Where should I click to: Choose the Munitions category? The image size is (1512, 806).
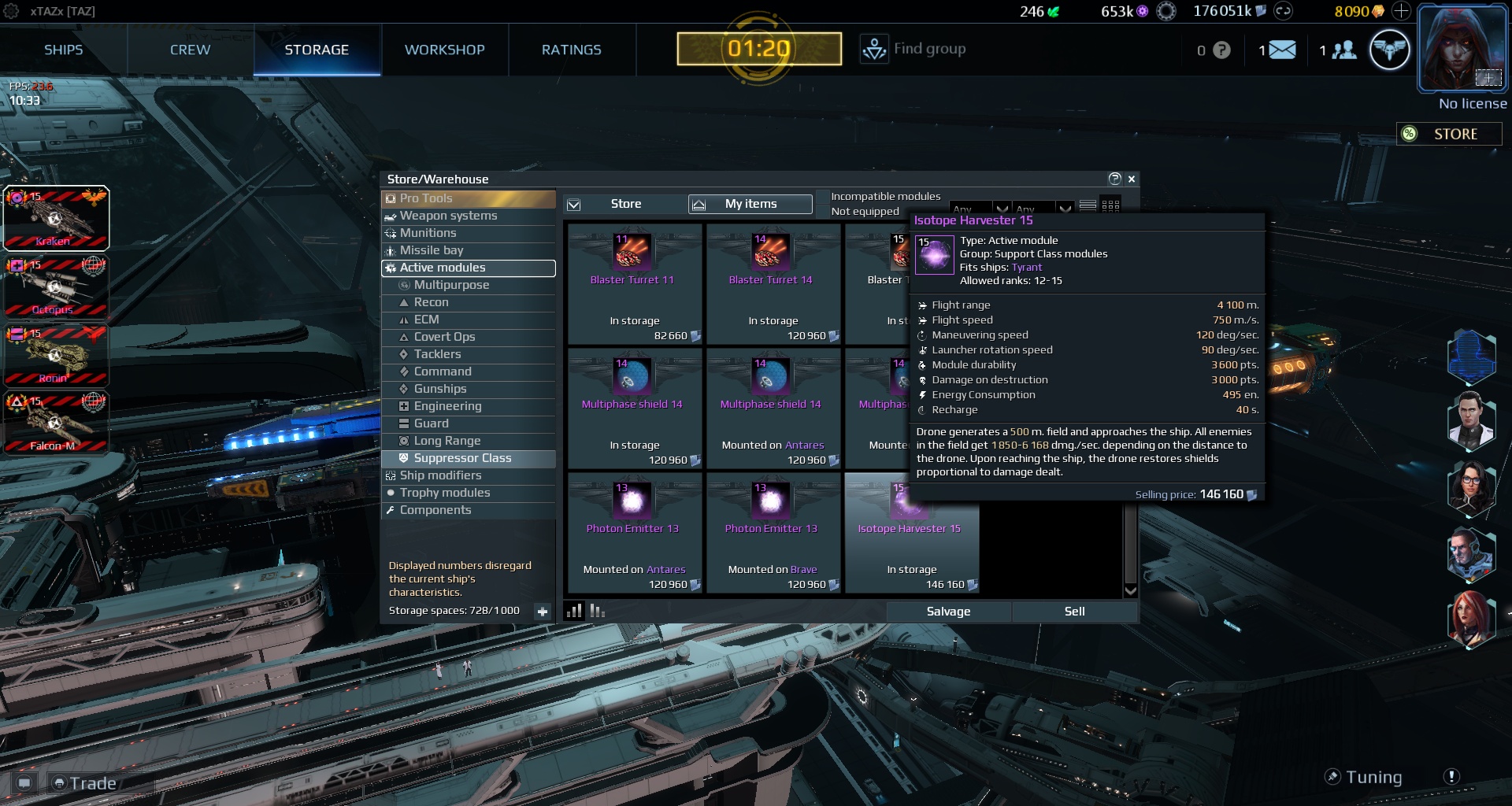428,233
